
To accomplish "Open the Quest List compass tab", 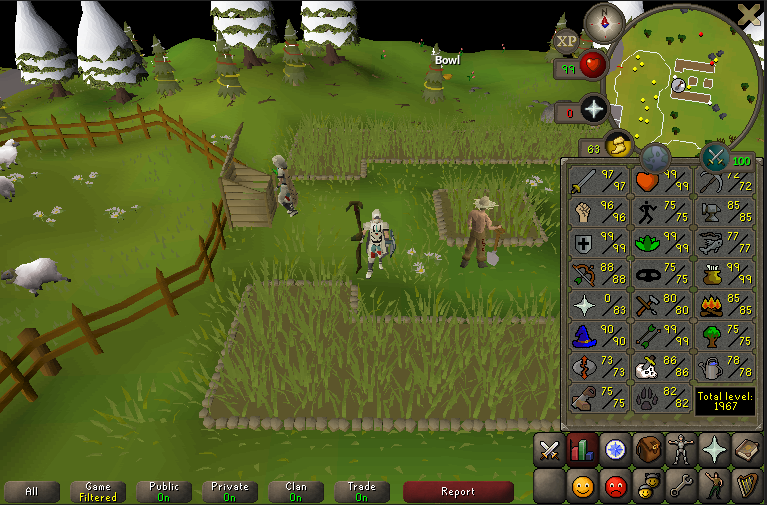I will tap(615, 450).
